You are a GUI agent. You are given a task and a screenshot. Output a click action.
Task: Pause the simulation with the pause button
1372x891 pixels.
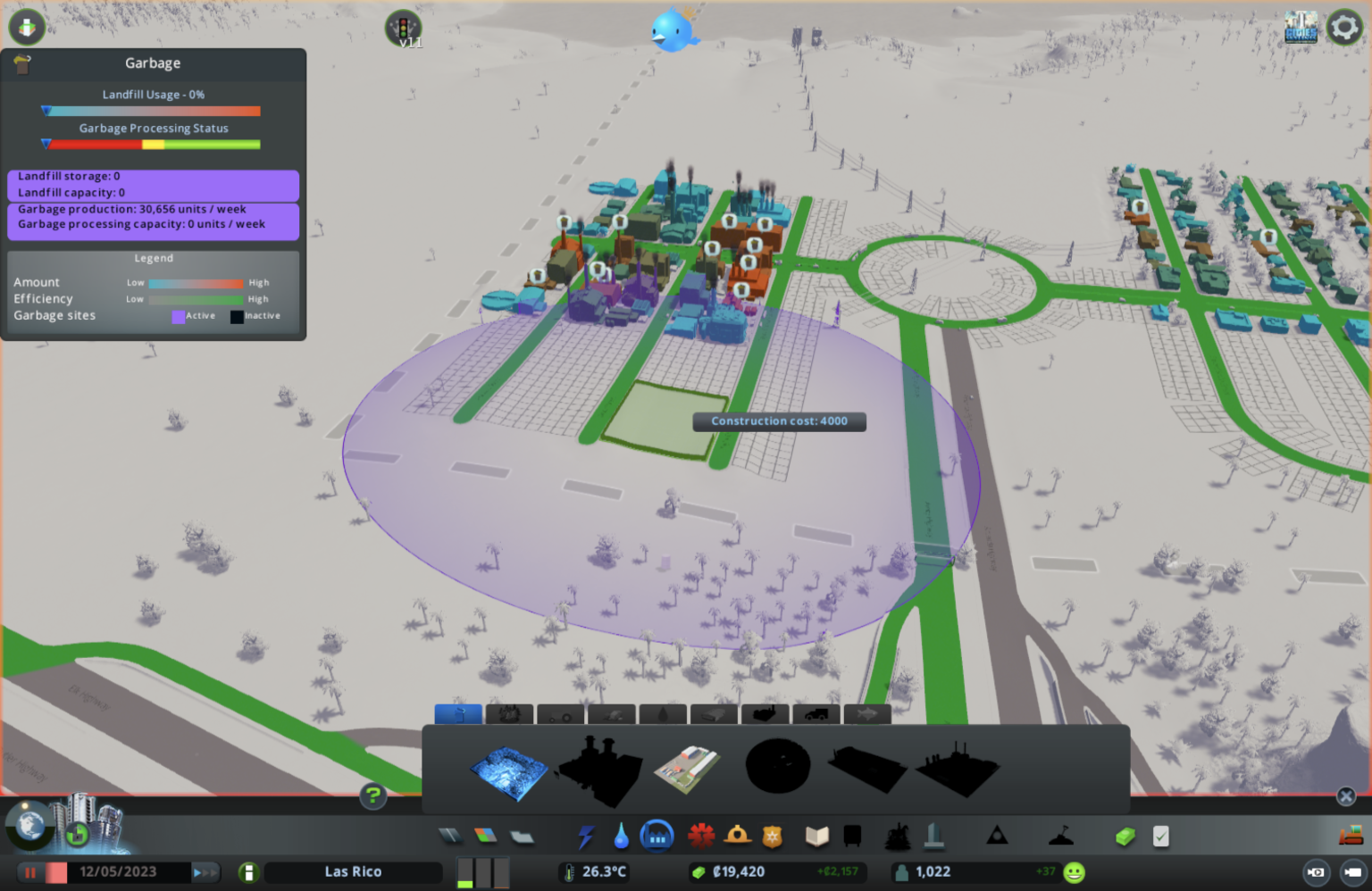click(x=29, y=872)
